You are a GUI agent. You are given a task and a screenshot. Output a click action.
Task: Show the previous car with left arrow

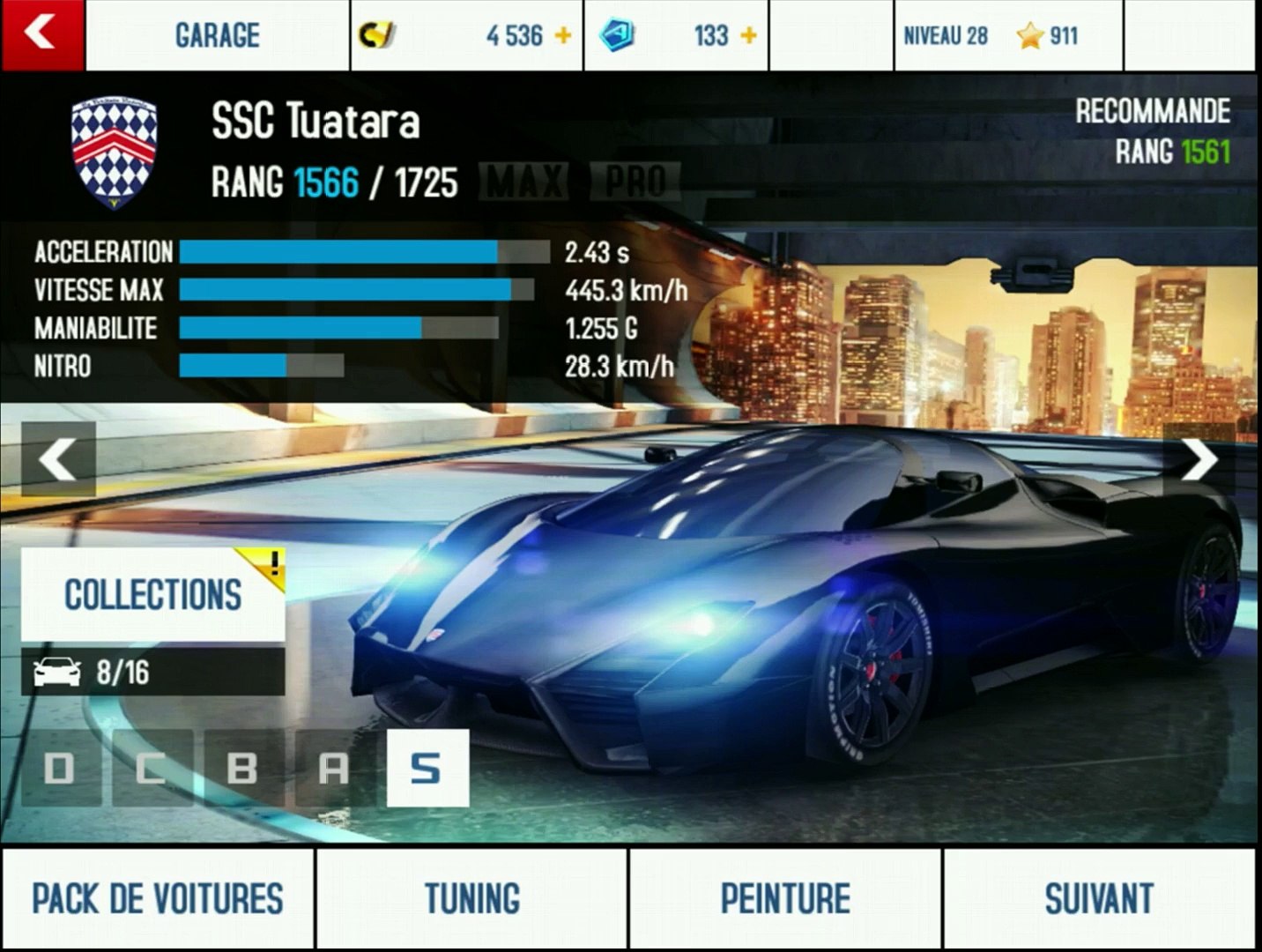[58, 459]
